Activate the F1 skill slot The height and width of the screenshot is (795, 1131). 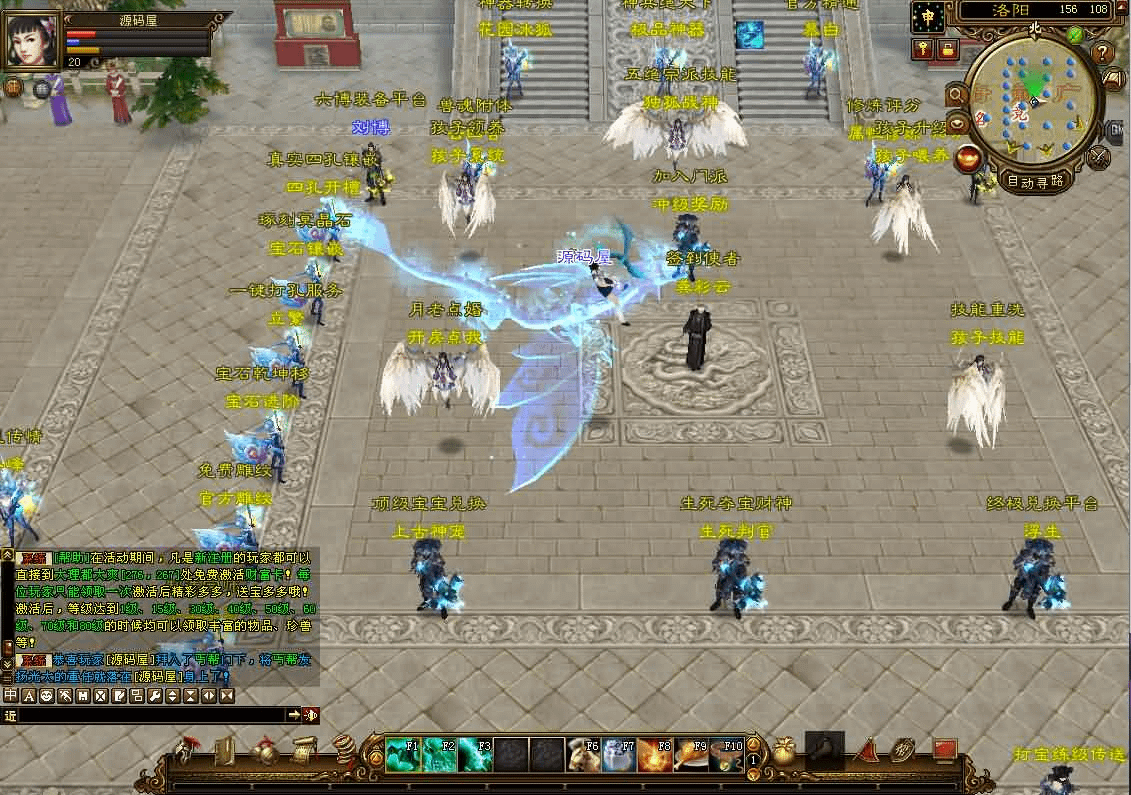pos(403,755)
